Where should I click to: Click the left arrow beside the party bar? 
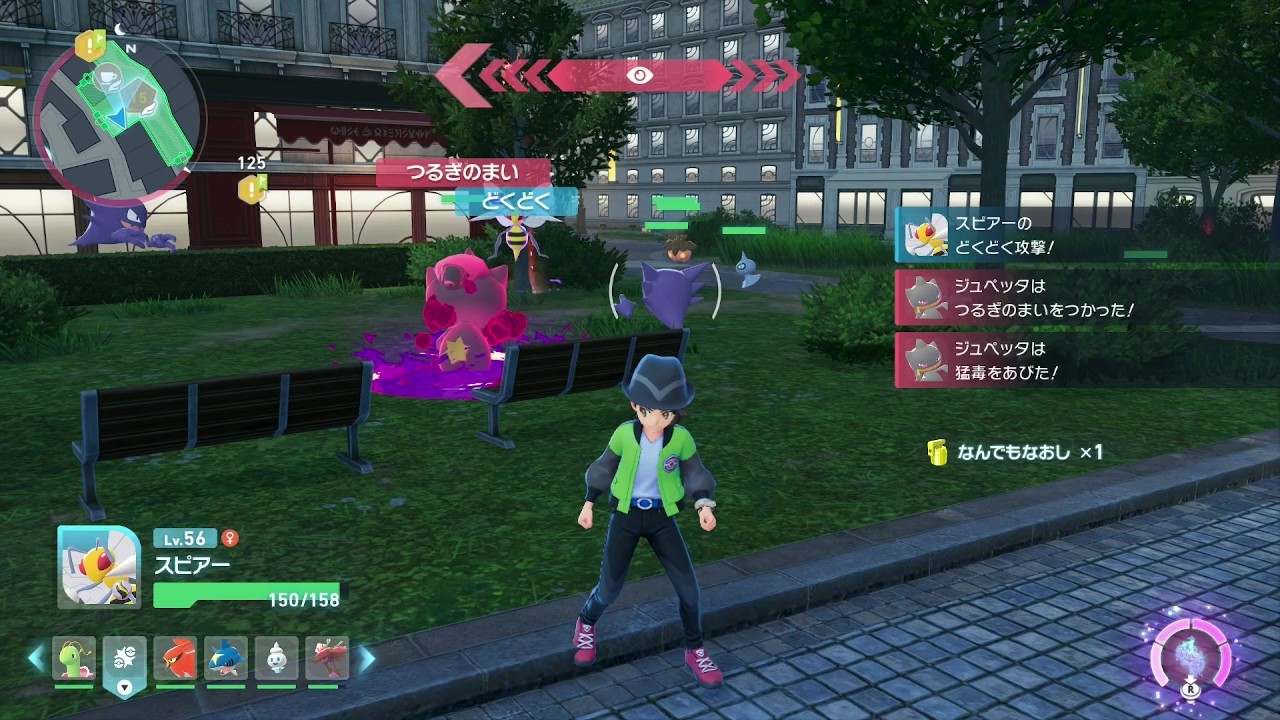36,658
